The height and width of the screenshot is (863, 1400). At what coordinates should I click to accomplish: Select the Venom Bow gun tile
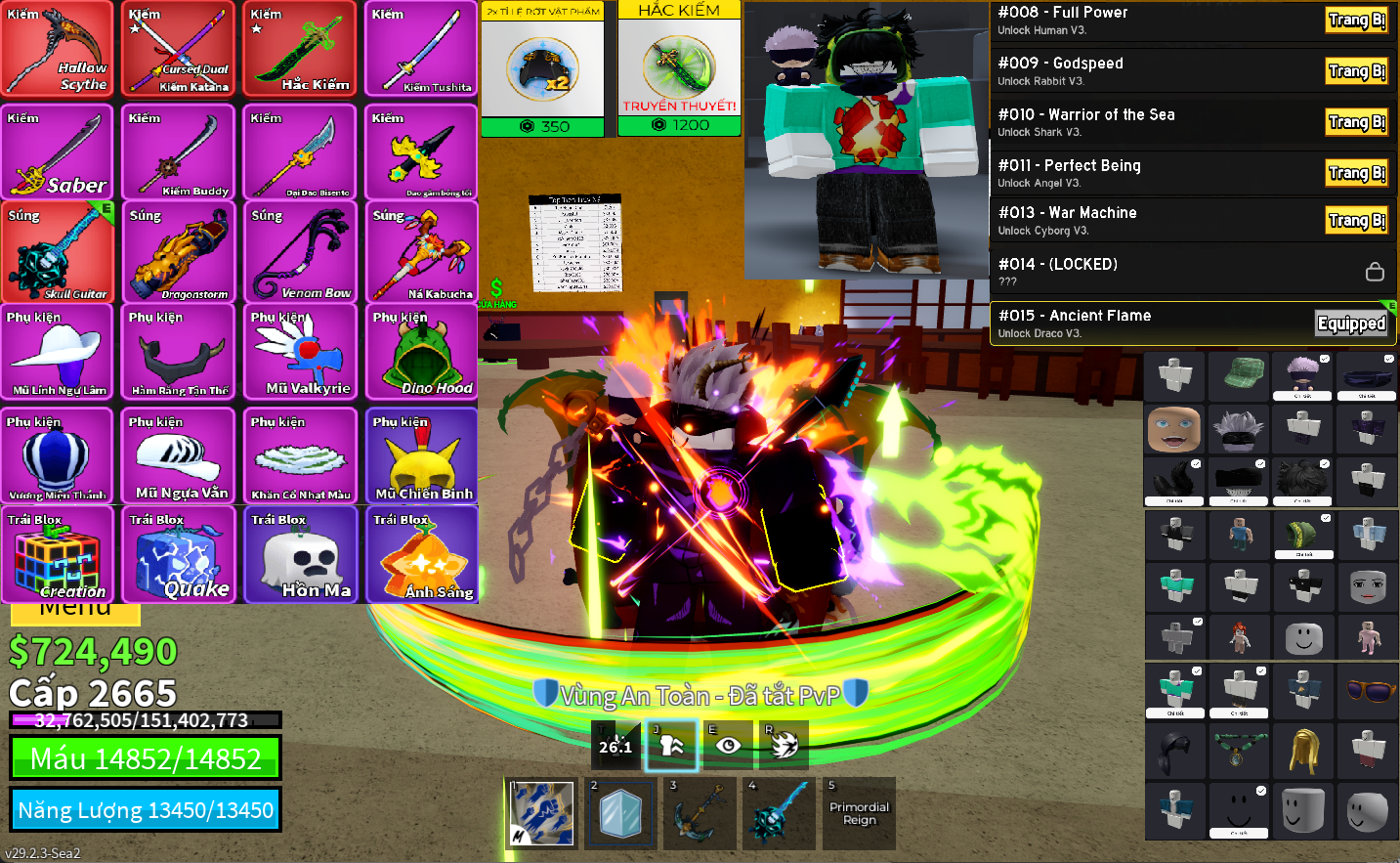300,252
